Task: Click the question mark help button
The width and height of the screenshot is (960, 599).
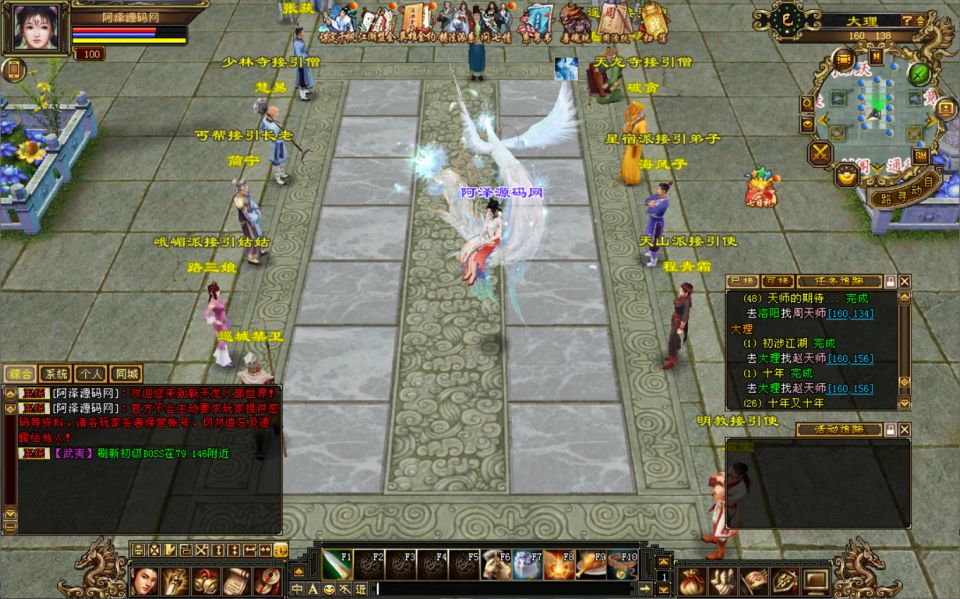Action: (x=906, y=20)
